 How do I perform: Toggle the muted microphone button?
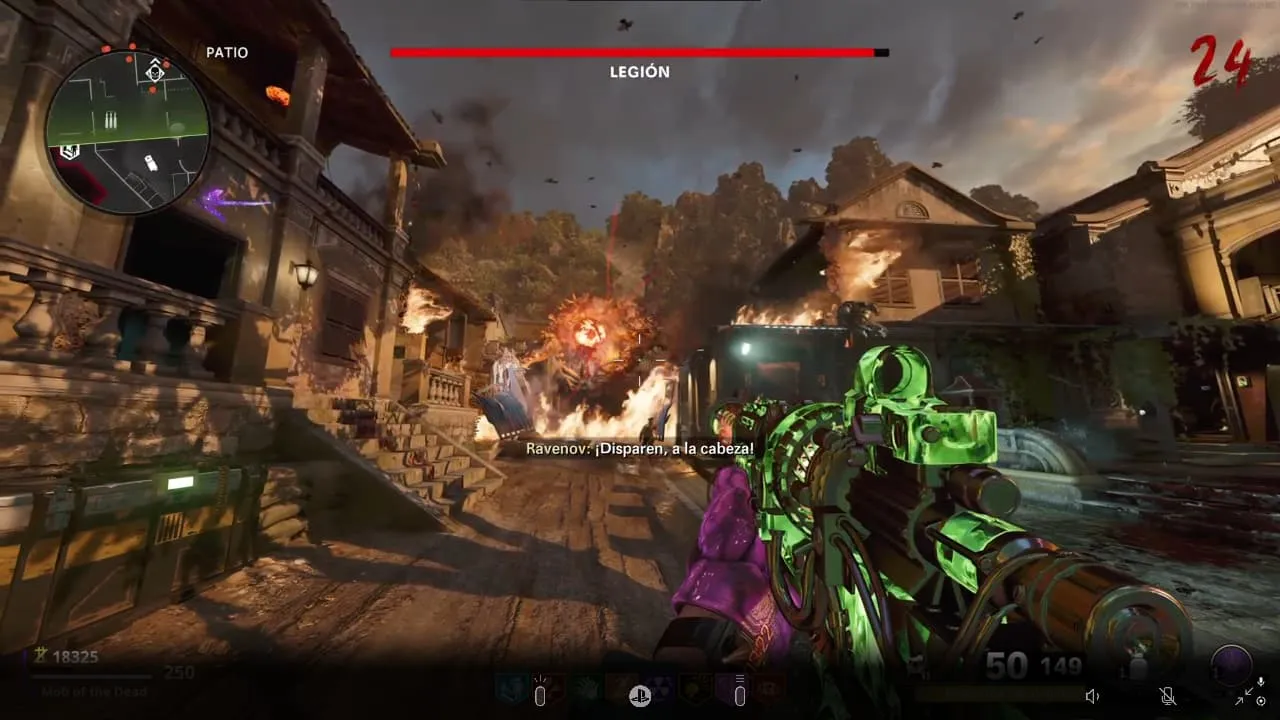coord(1166,696)
